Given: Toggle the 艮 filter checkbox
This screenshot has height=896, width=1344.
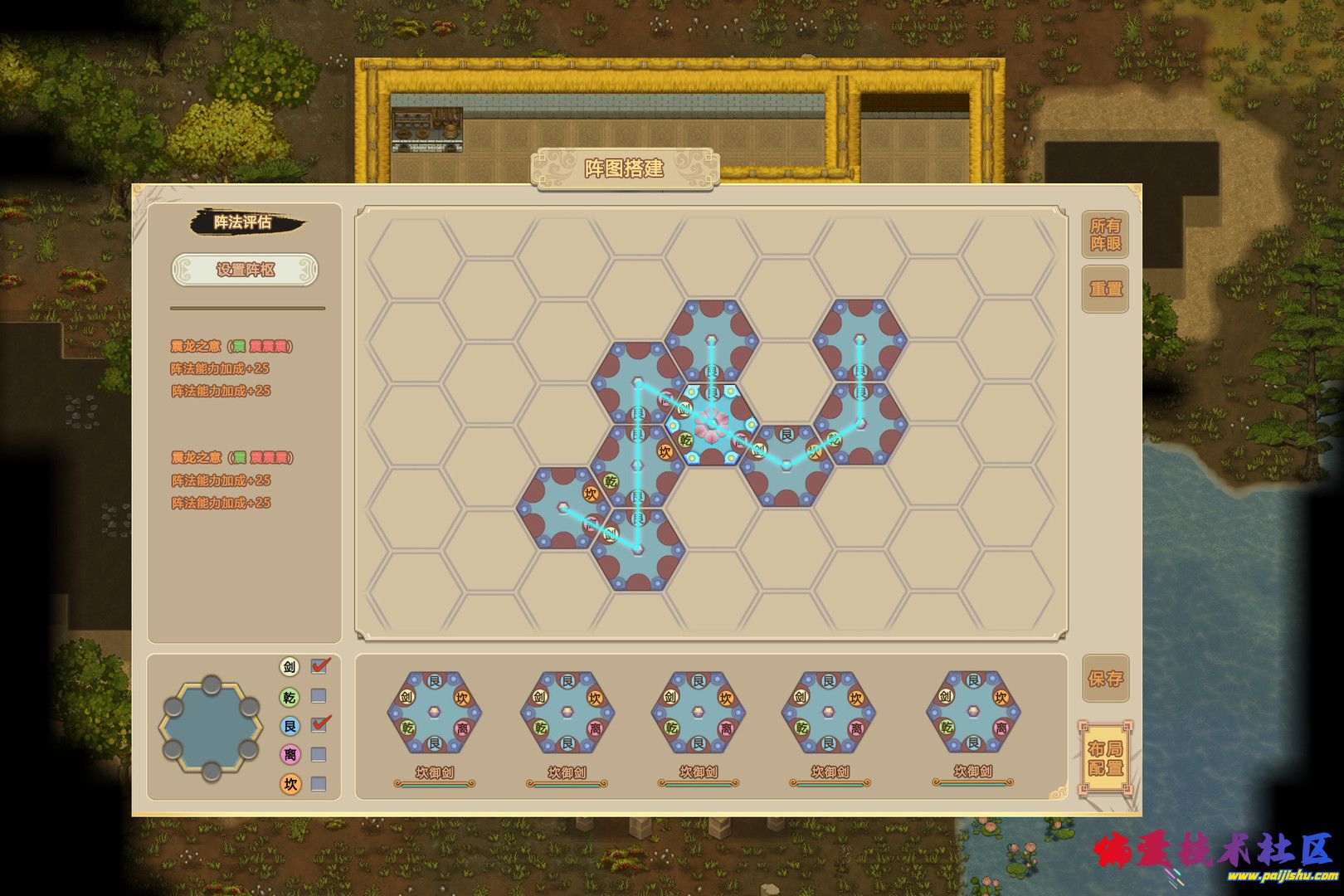Looking at the screenshot, I should click(319, 725).
